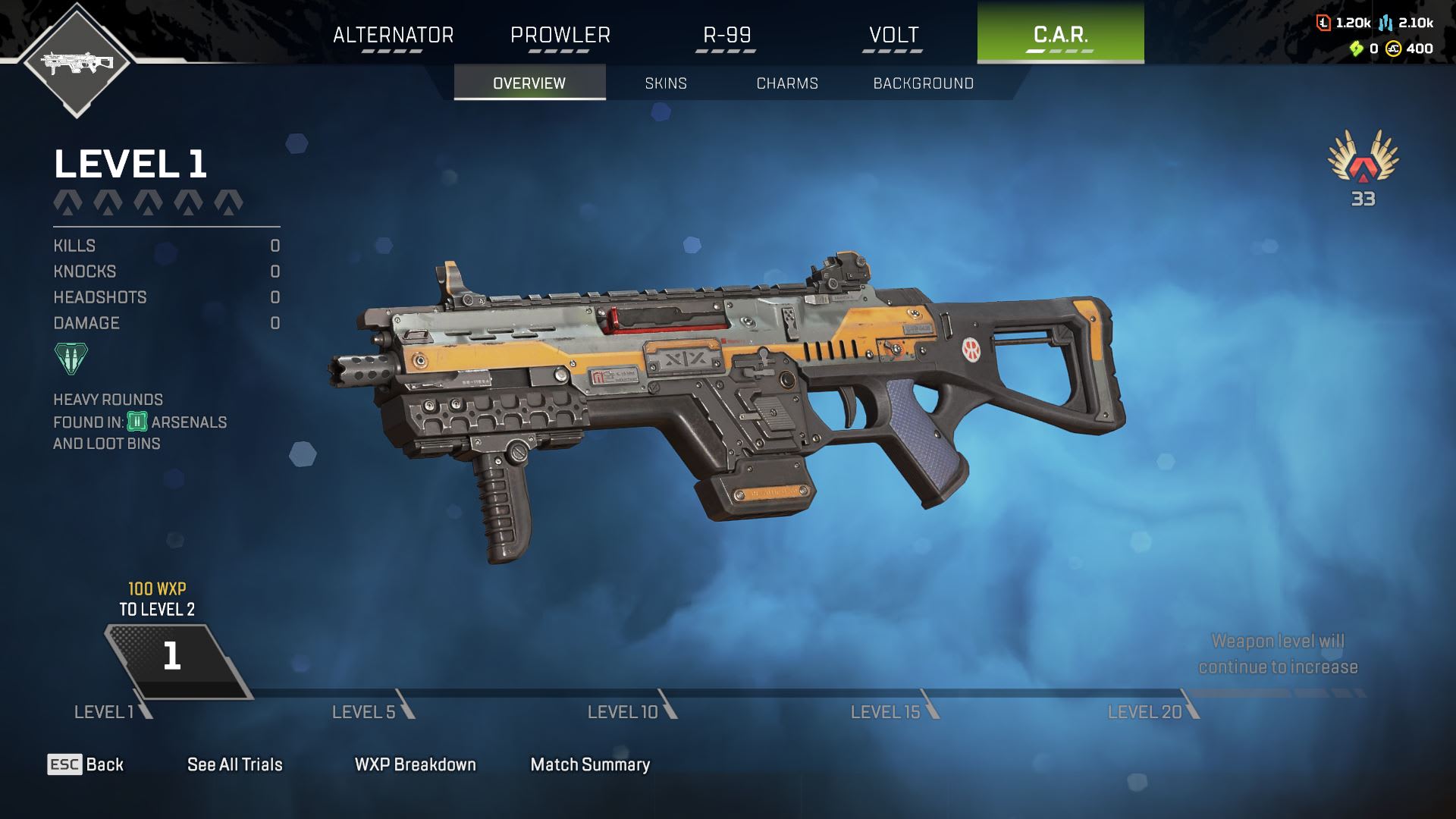Show the Overview sub-tab
Screen dimensions: 1456x819
point(529,83)
